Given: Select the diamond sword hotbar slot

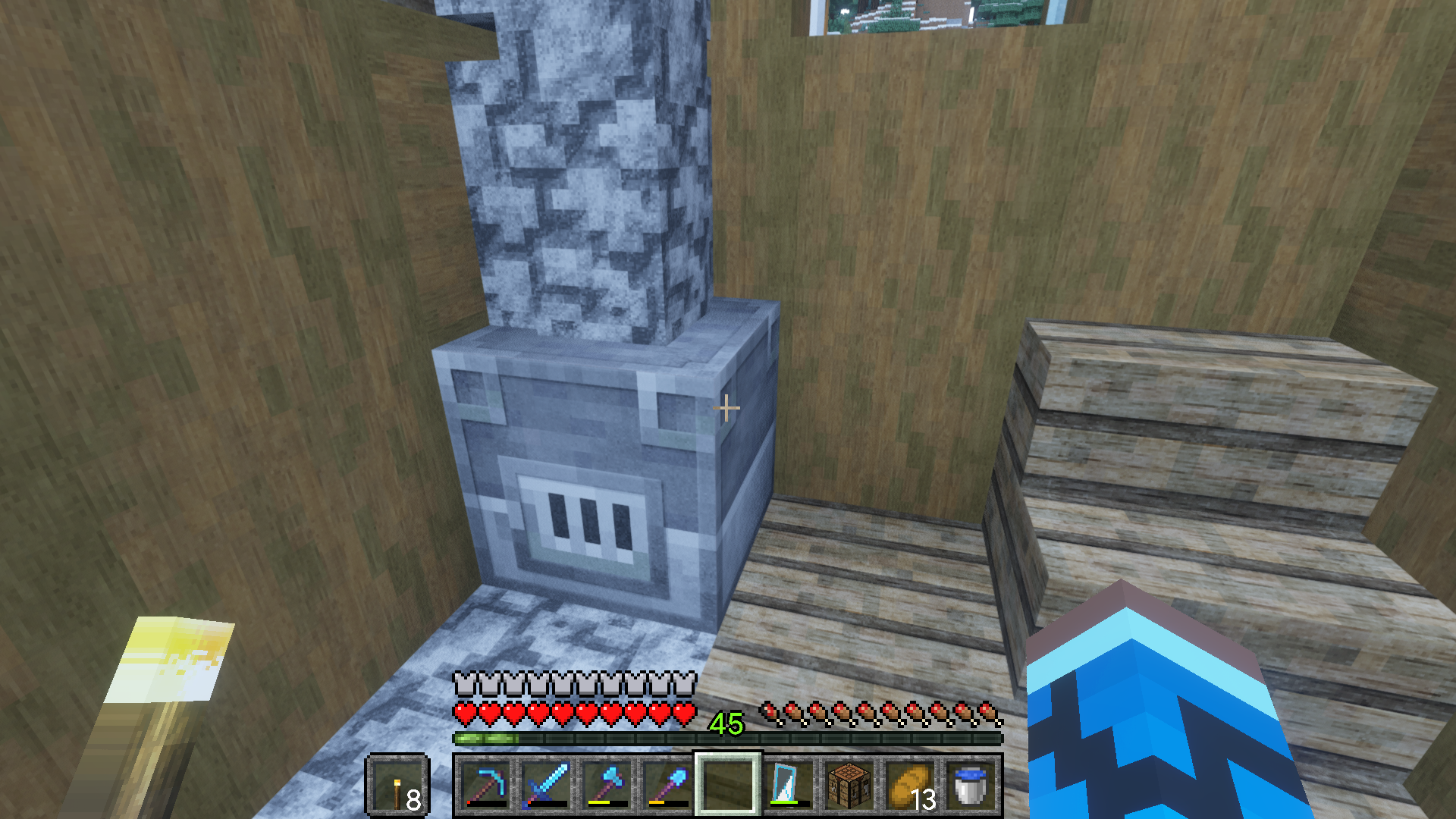Looking at the screenshot, I should click(x=546, y=785).
